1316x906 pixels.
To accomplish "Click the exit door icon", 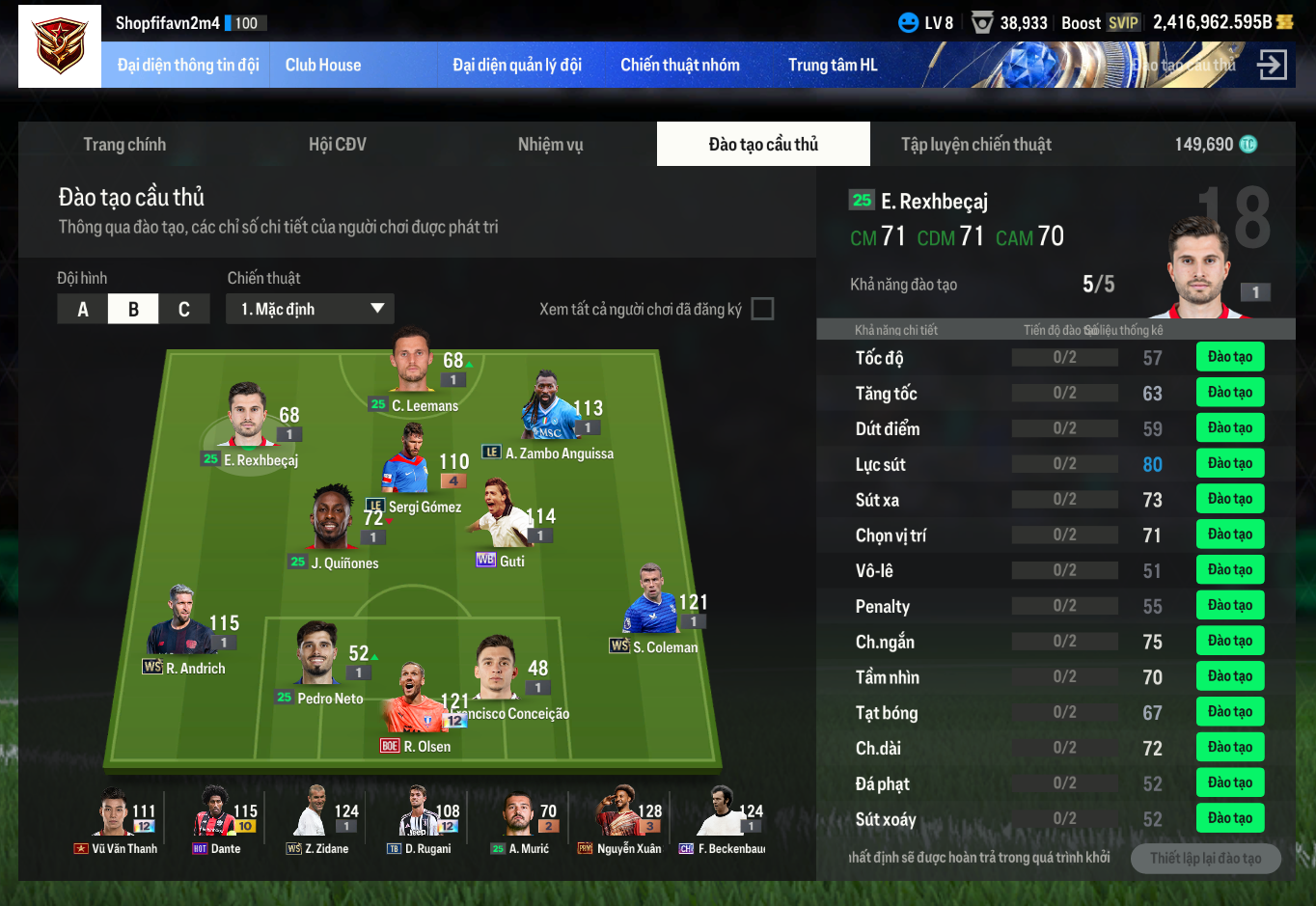I will (1272, 66).
